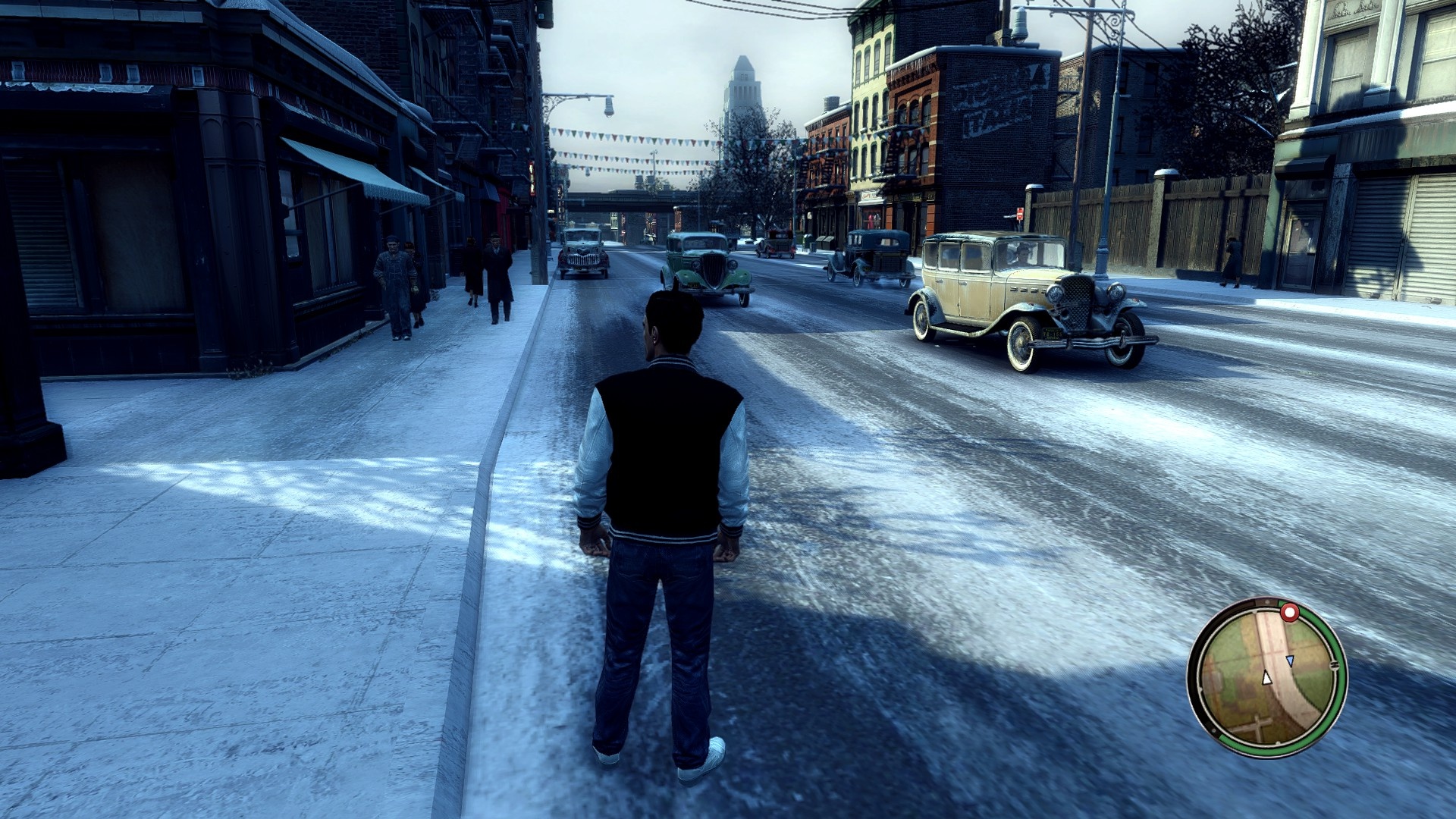Viewport: 1456px width, 819px height.
Task: Click the circular minimap
Action: pyautogui.click(x=1266, y=677)
